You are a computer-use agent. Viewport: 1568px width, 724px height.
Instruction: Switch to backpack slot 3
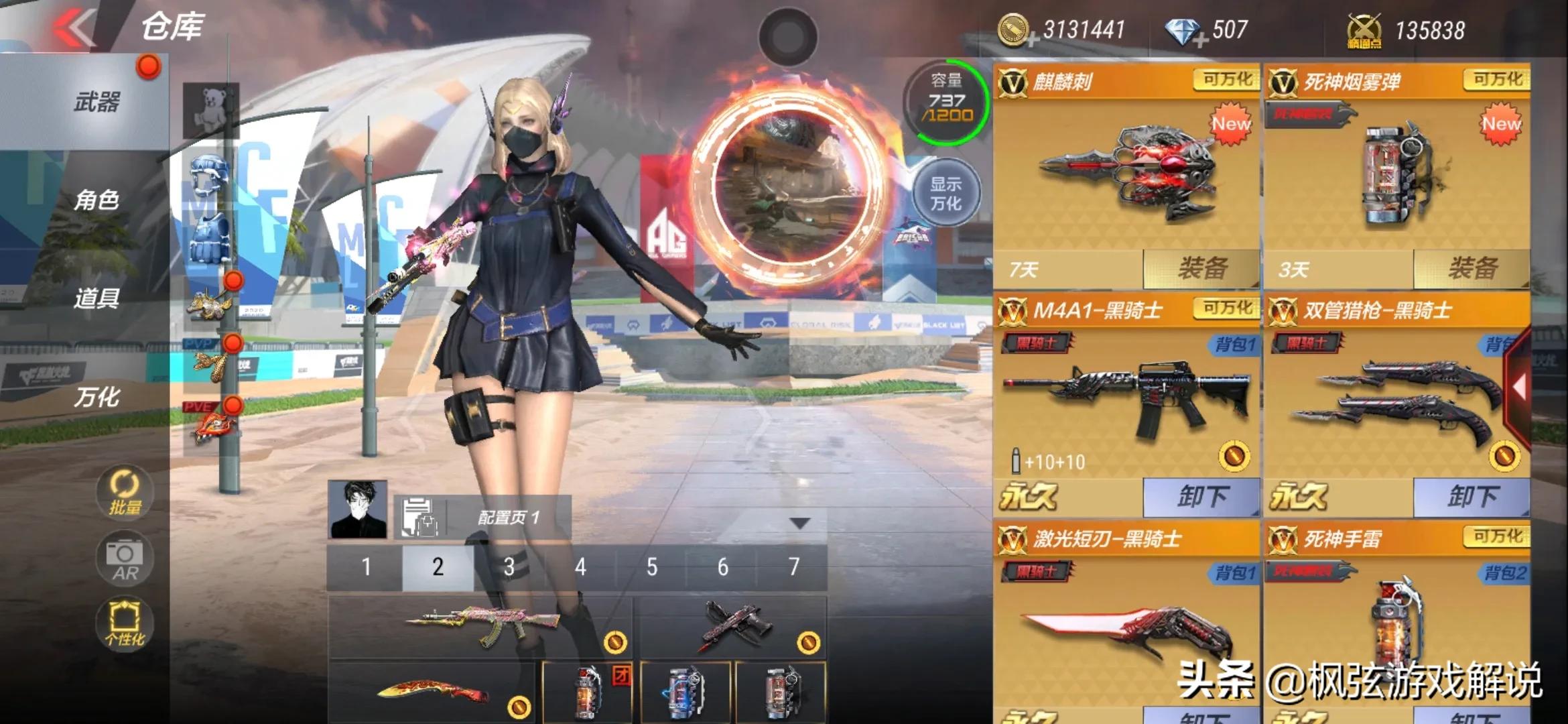(509, 568)
